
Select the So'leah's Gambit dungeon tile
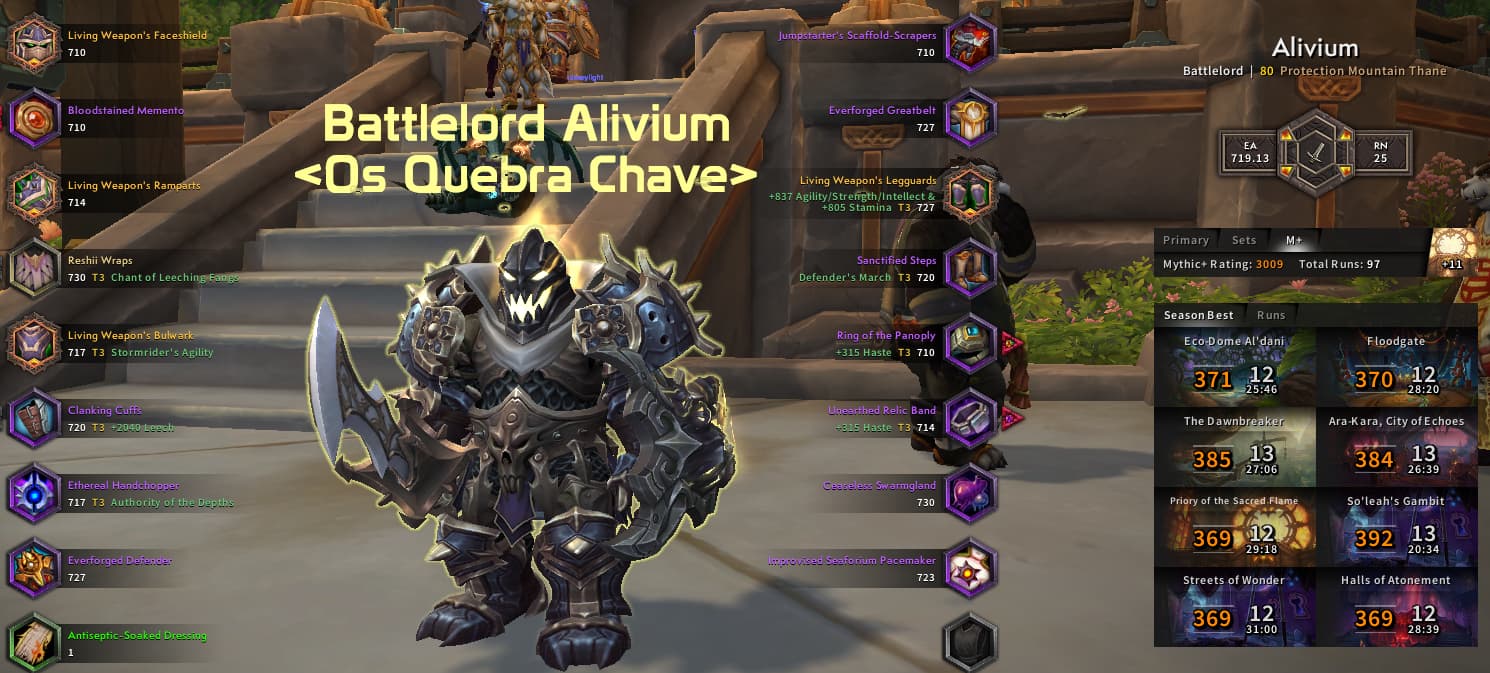point(1396,526)
